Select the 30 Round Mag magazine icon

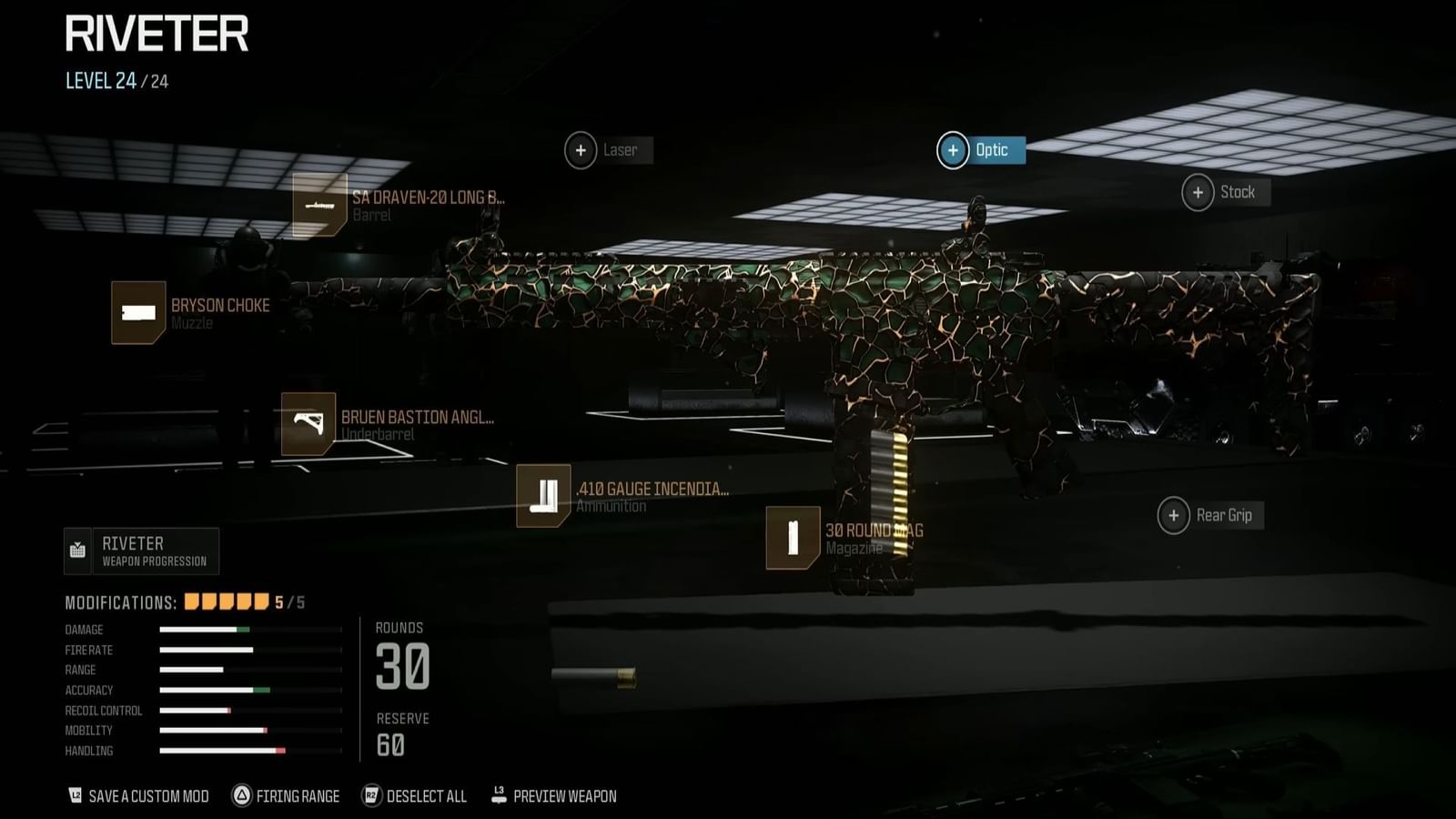pos(792,538)
